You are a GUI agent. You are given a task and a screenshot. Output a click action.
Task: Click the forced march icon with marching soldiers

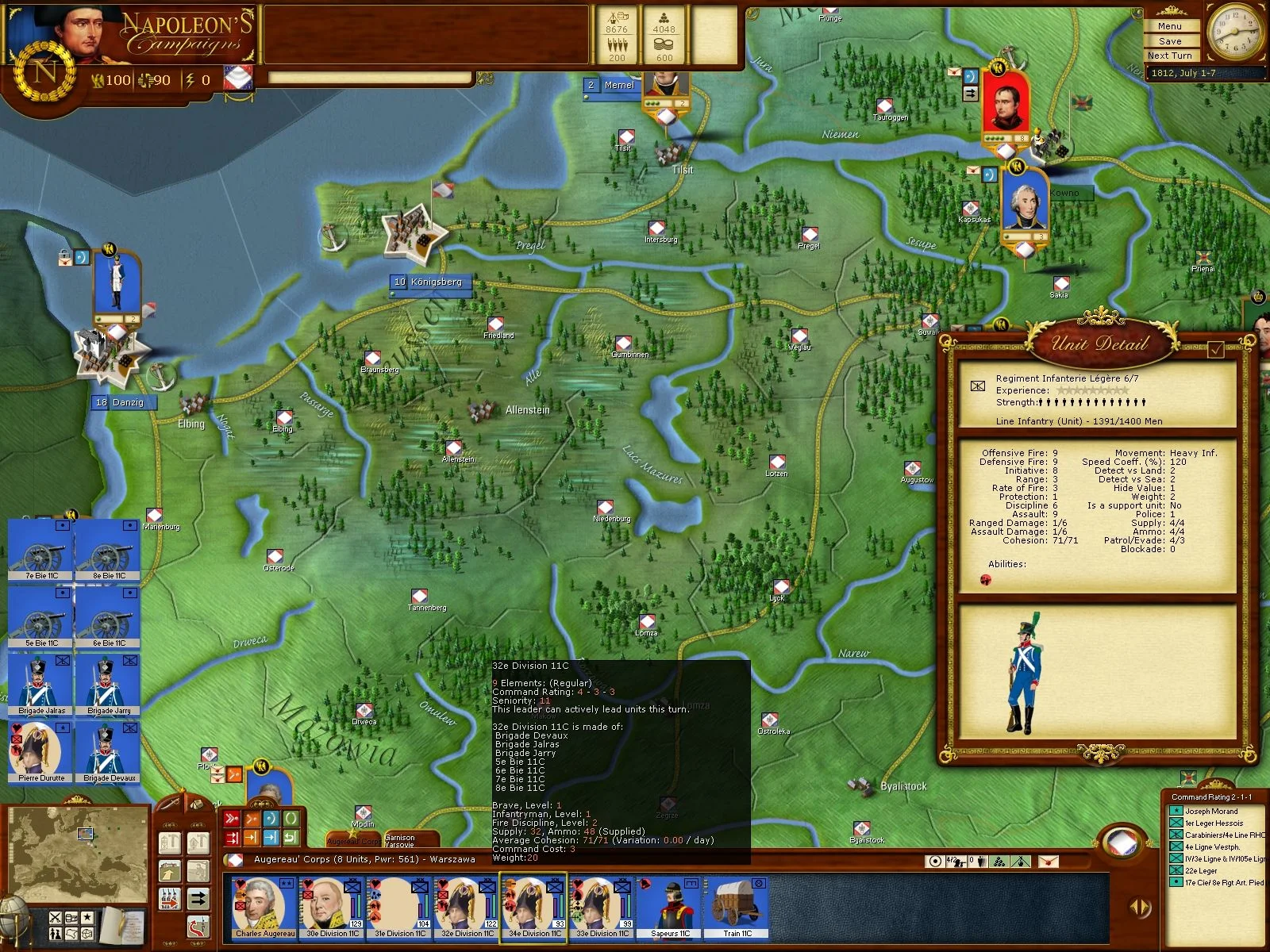(x=169, y=899)
